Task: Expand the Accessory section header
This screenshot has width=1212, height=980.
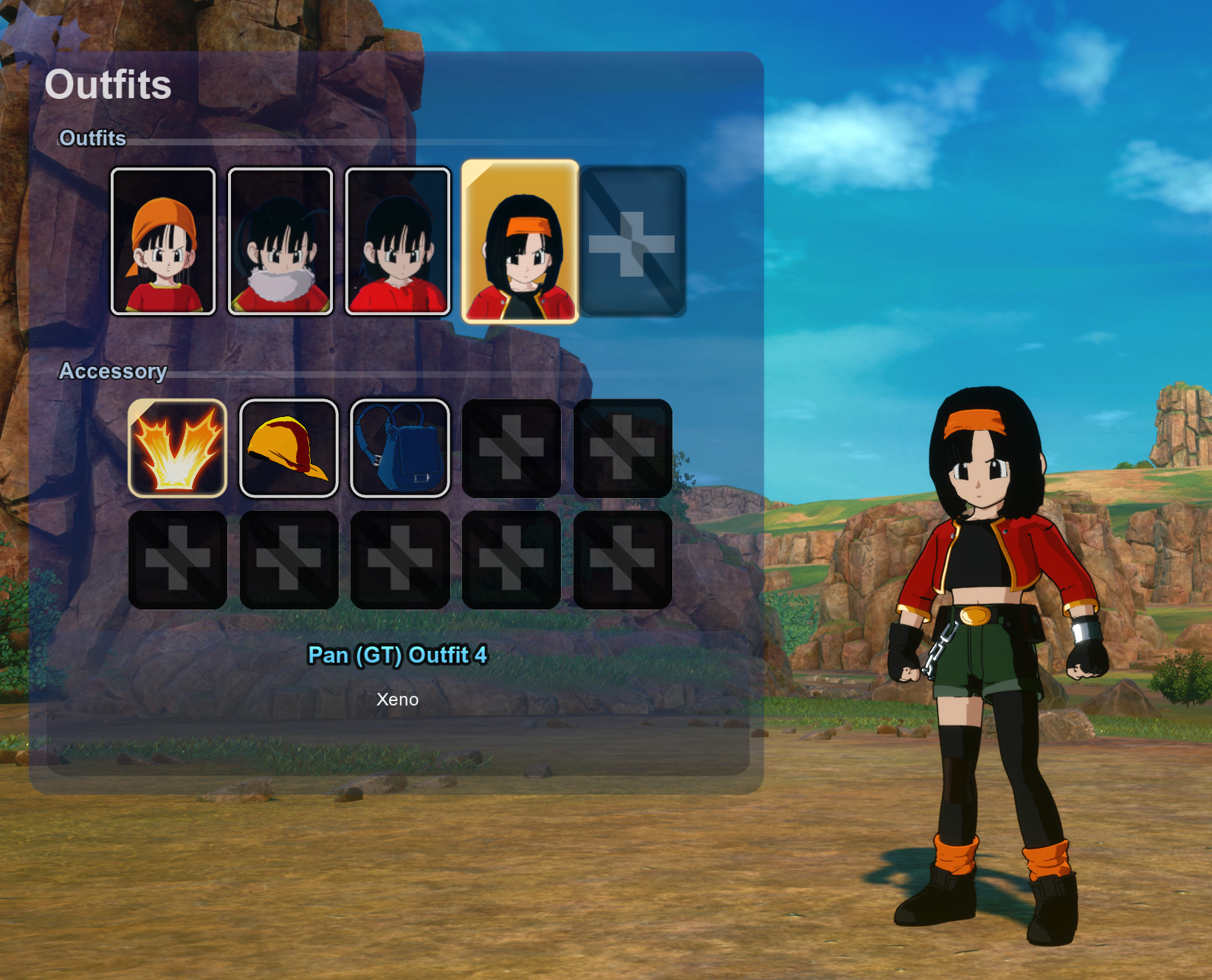Action: click(x=114, y=371)
